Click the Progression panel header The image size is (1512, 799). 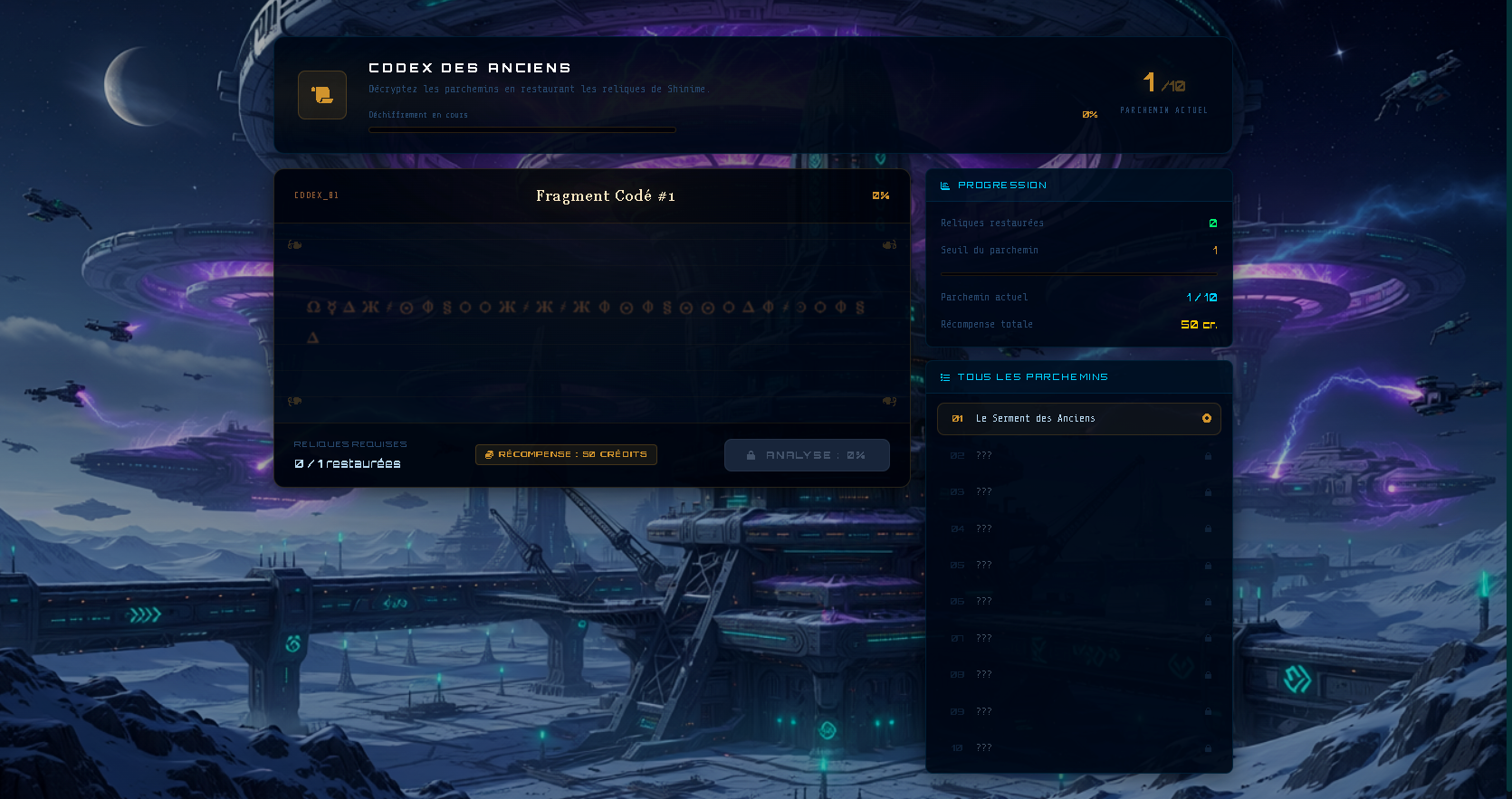[1001, 185]
